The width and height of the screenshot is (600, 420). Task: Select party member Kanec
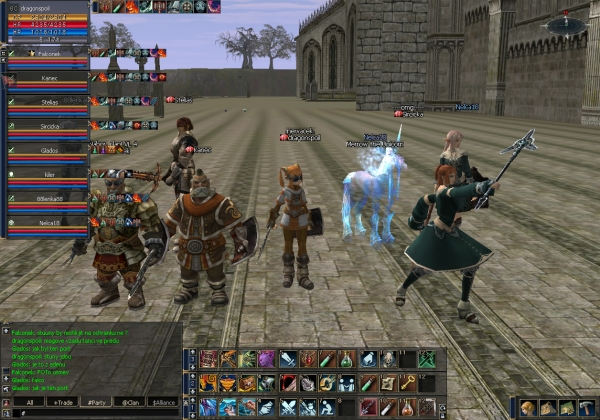45,78
